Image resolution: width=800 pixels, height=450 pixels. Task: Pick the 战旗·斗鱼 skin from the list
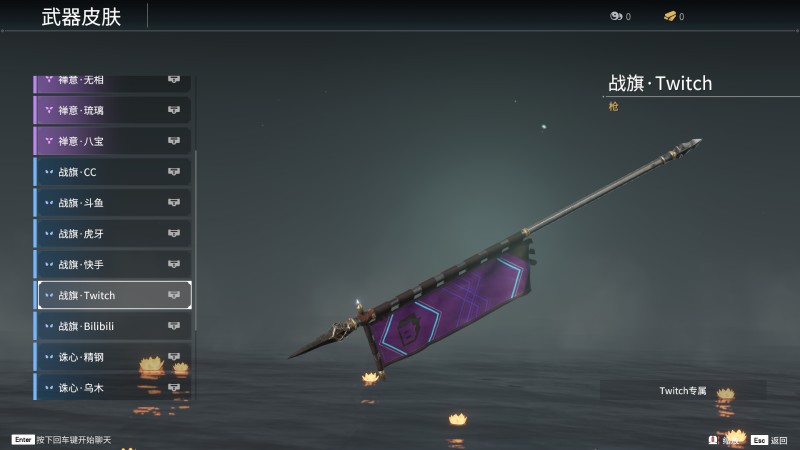[x=112, y=203]
